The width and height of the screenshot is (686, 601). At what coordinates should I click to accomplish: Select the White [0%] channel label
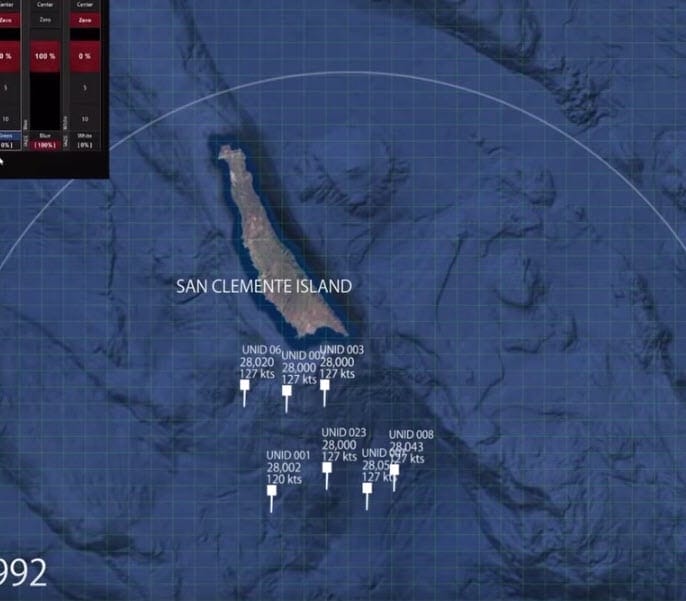click(x=84, y=141)
